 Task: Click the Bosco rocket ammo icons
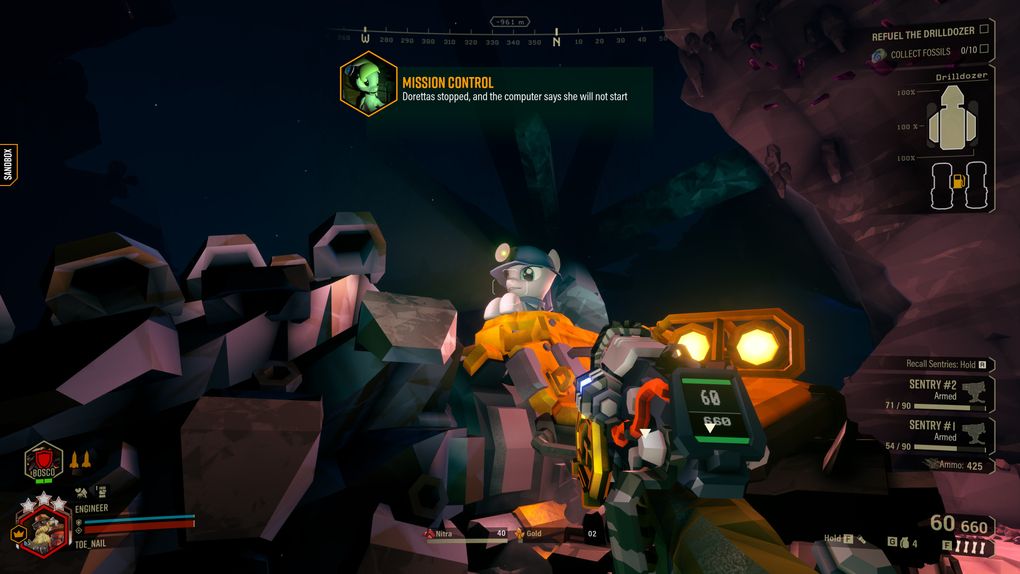click(80, 461)
